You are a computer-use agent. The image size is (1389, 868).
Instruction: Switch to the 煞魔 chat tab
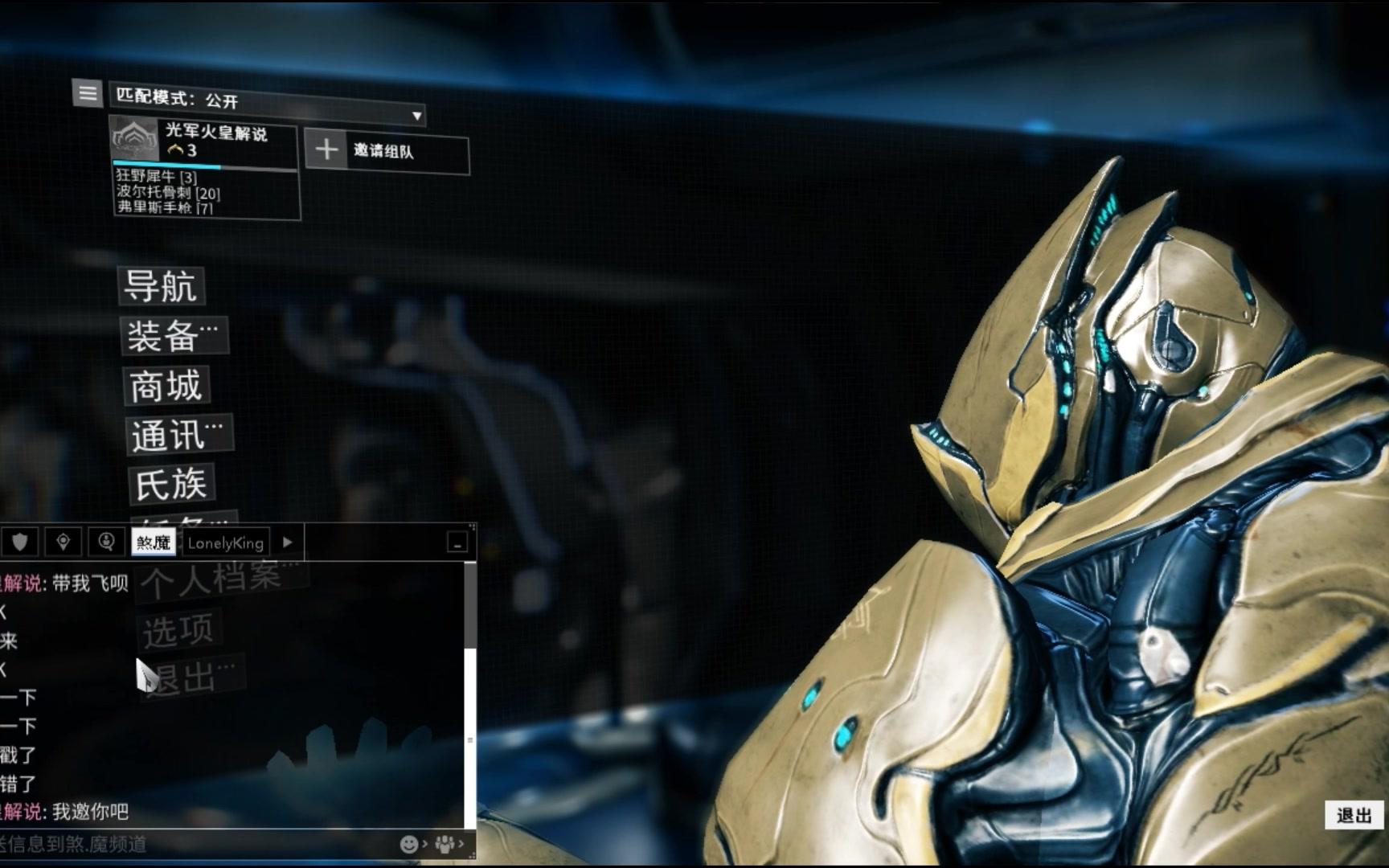click(x=153, y=542)
